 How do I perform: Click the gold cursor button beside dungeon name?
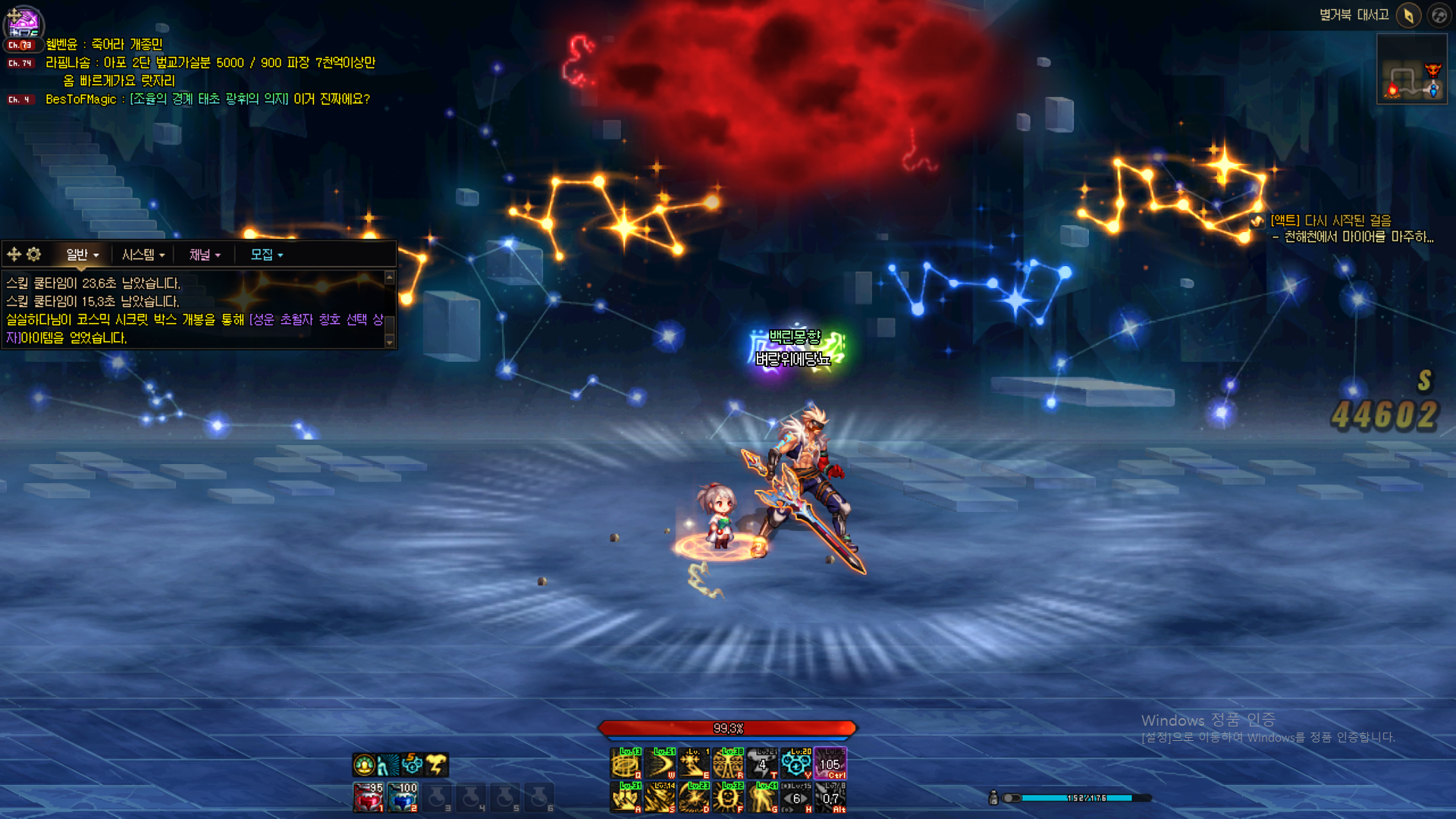pos(1408,15)
